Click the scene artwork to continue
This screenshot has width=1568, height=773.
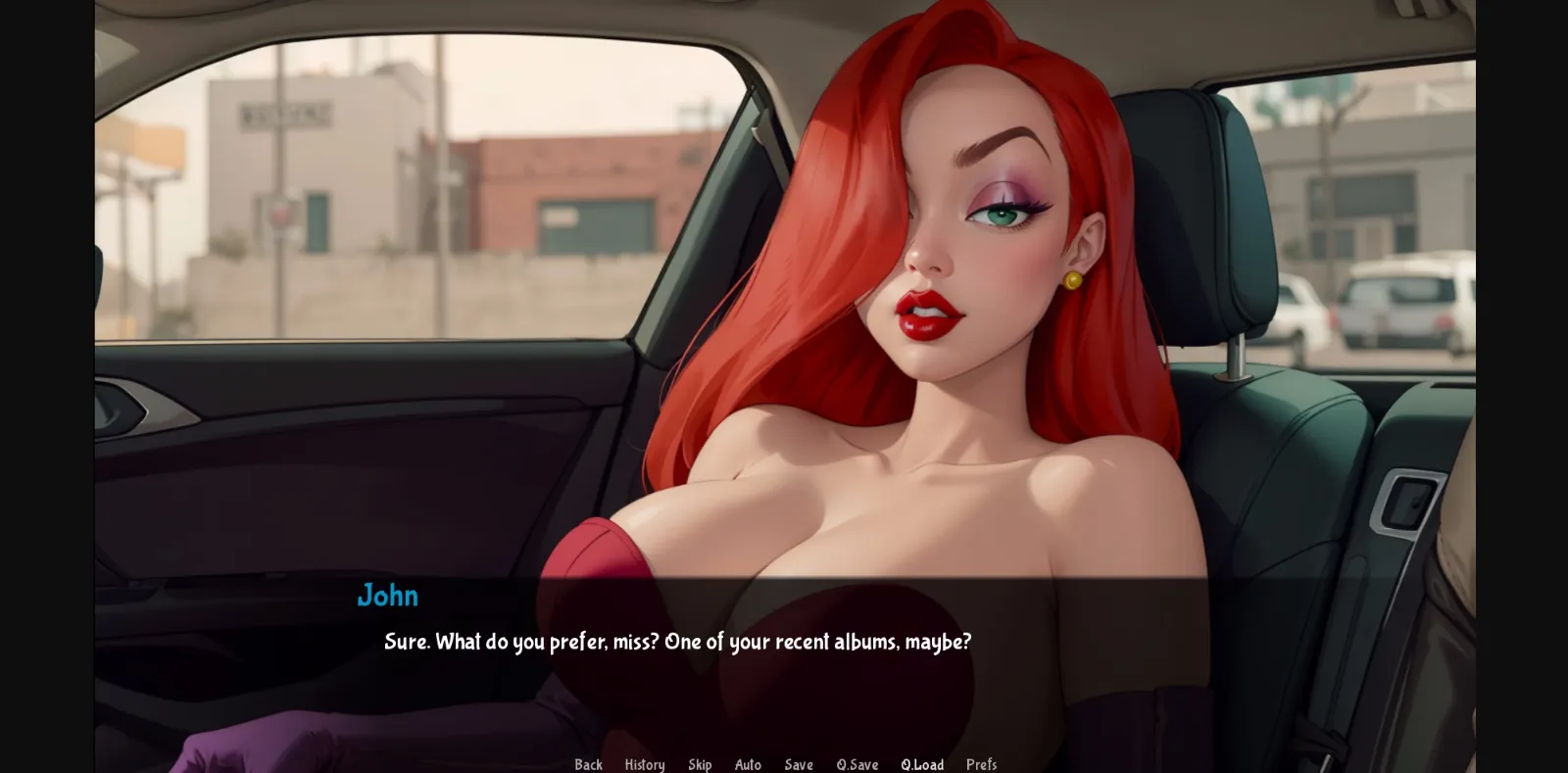pos(784,294)
